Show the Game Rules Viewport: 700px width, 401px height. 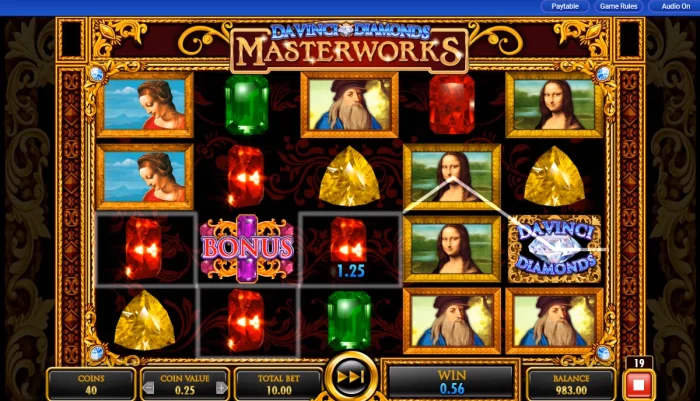pos(618,6)
